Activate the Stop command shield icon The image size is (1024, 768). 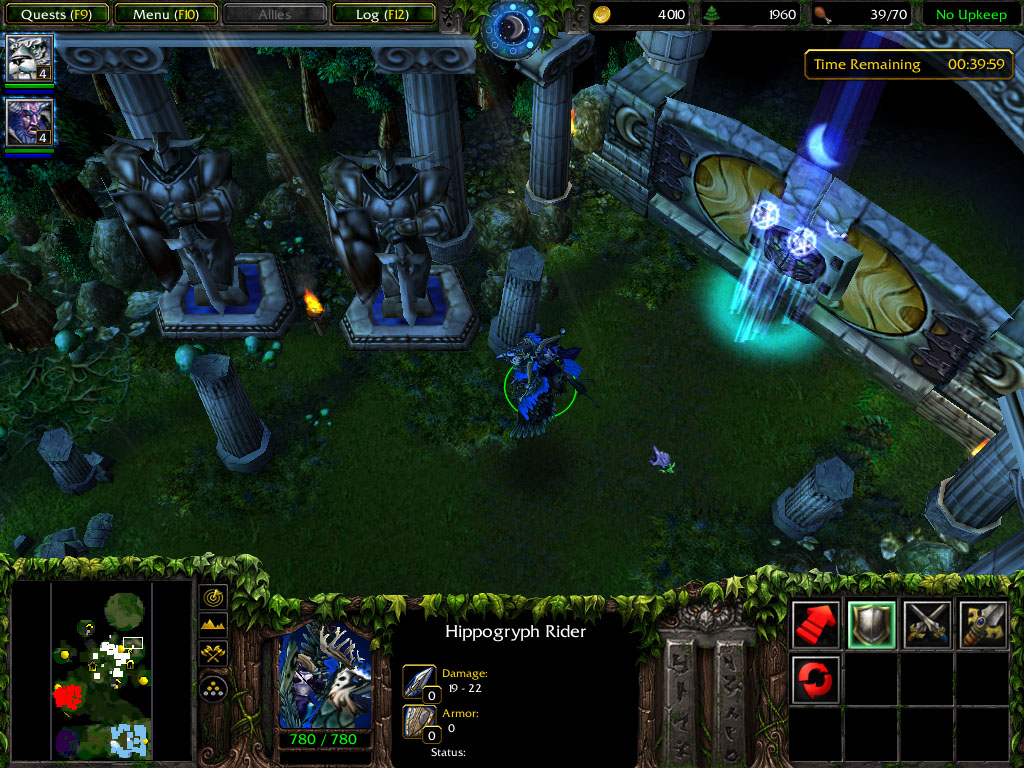coord(871,624)
